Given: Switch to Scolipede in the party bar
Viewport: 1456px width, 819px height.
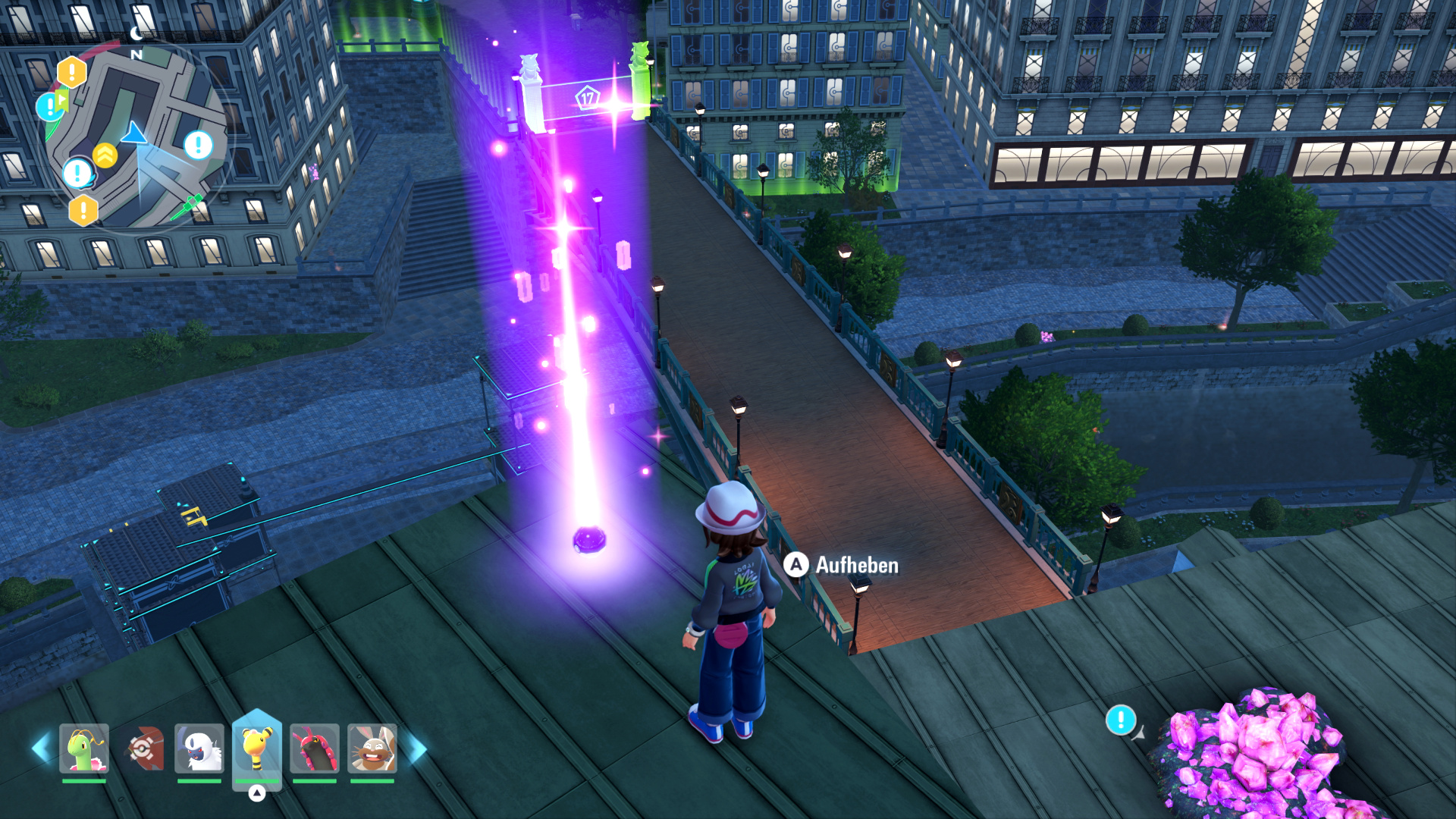Looking at the screenshot, I should point(315,748).
